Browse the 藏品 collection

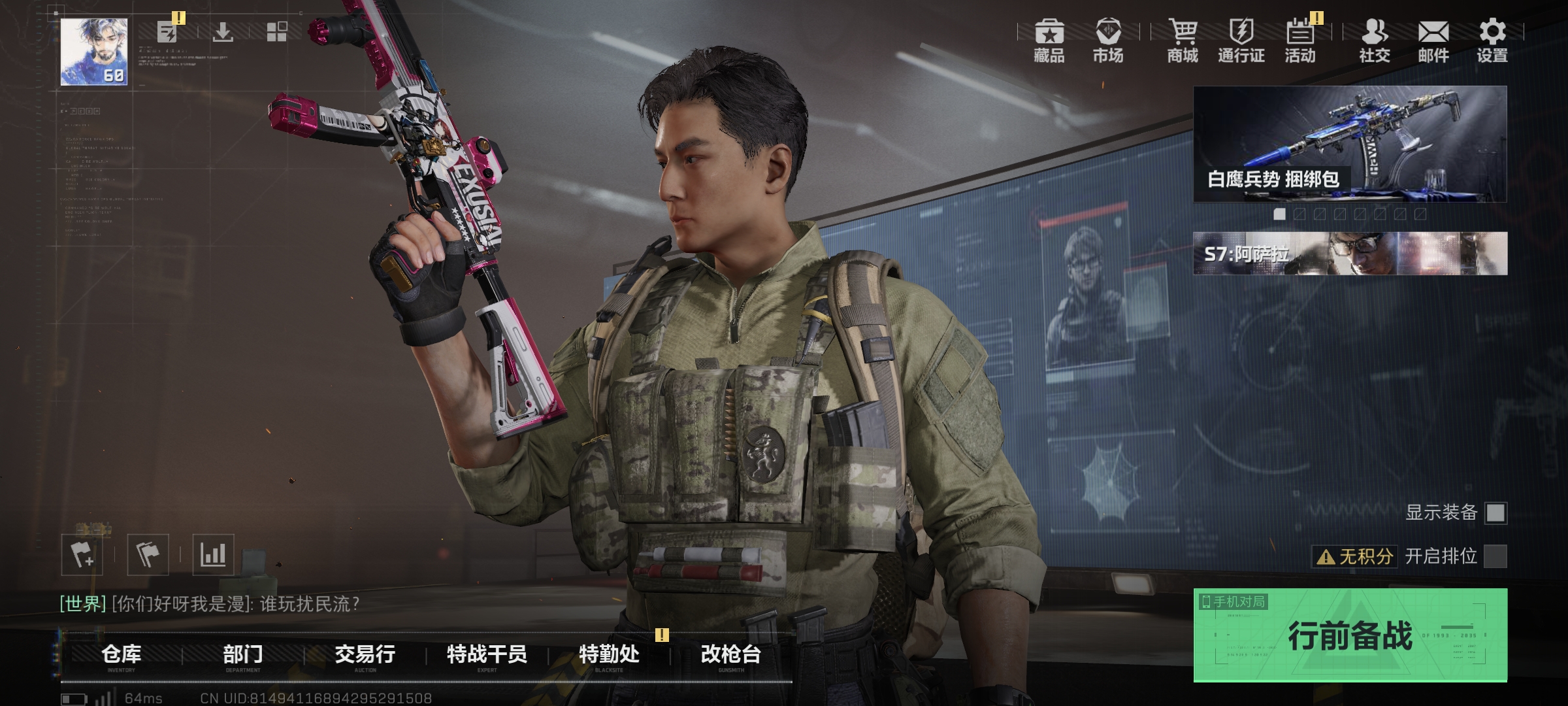click(1049, 40)
